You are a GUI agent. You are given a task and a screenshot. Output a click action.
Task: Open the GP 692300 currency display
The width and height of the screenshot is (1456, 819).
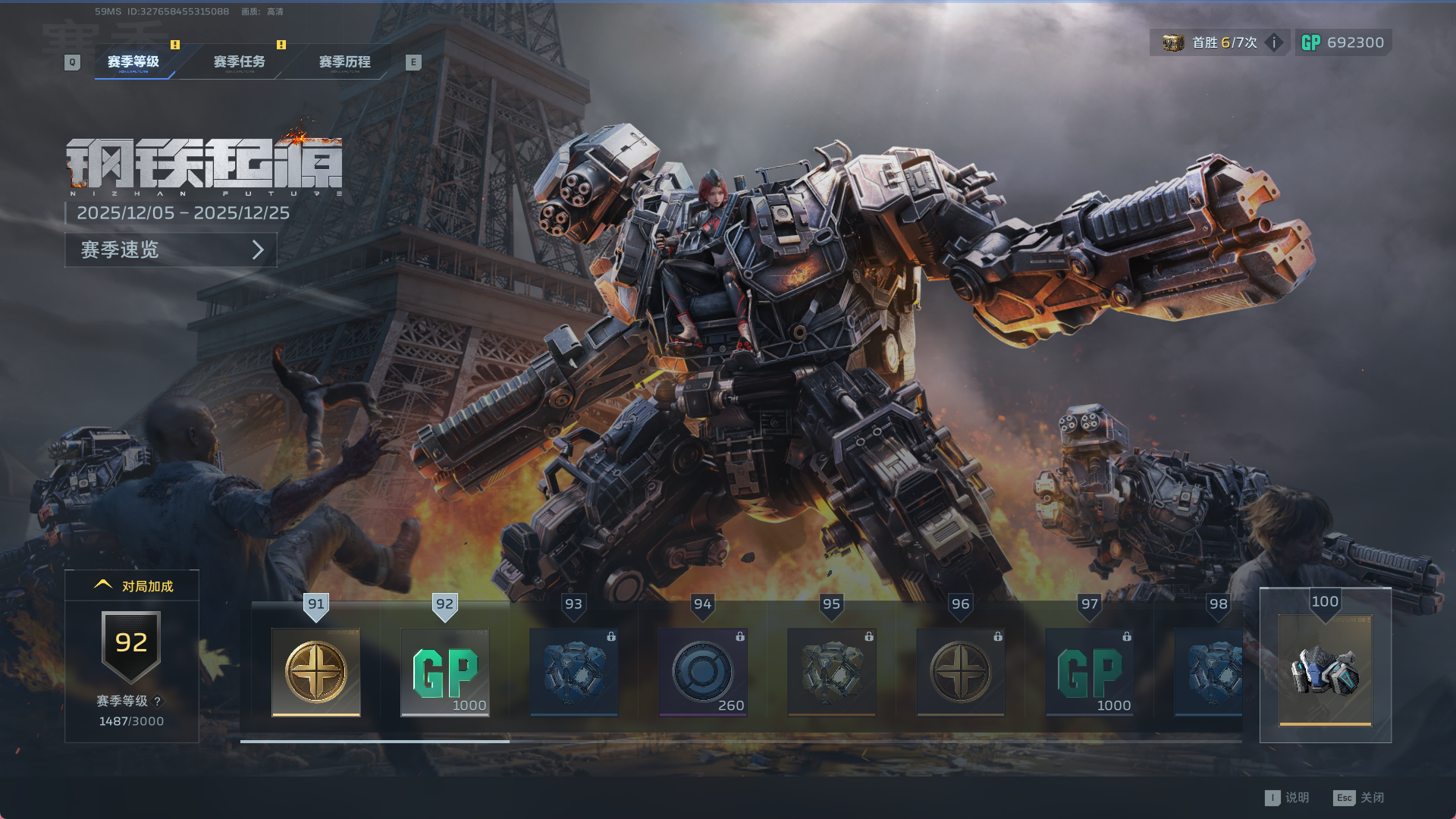(1343, 42)
